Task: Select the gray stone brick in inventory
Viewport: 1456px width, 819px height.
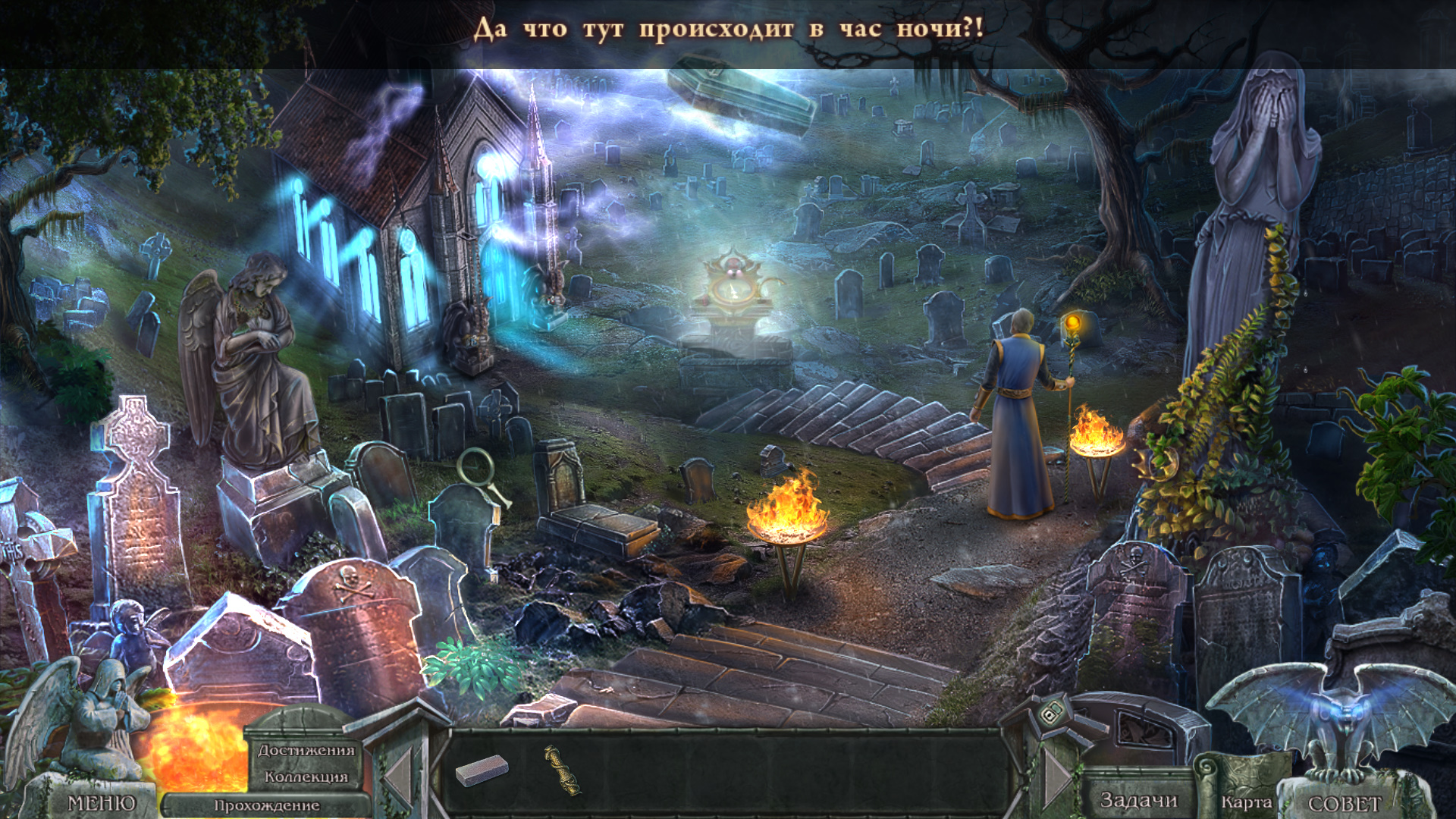Action: coord(482,770)
